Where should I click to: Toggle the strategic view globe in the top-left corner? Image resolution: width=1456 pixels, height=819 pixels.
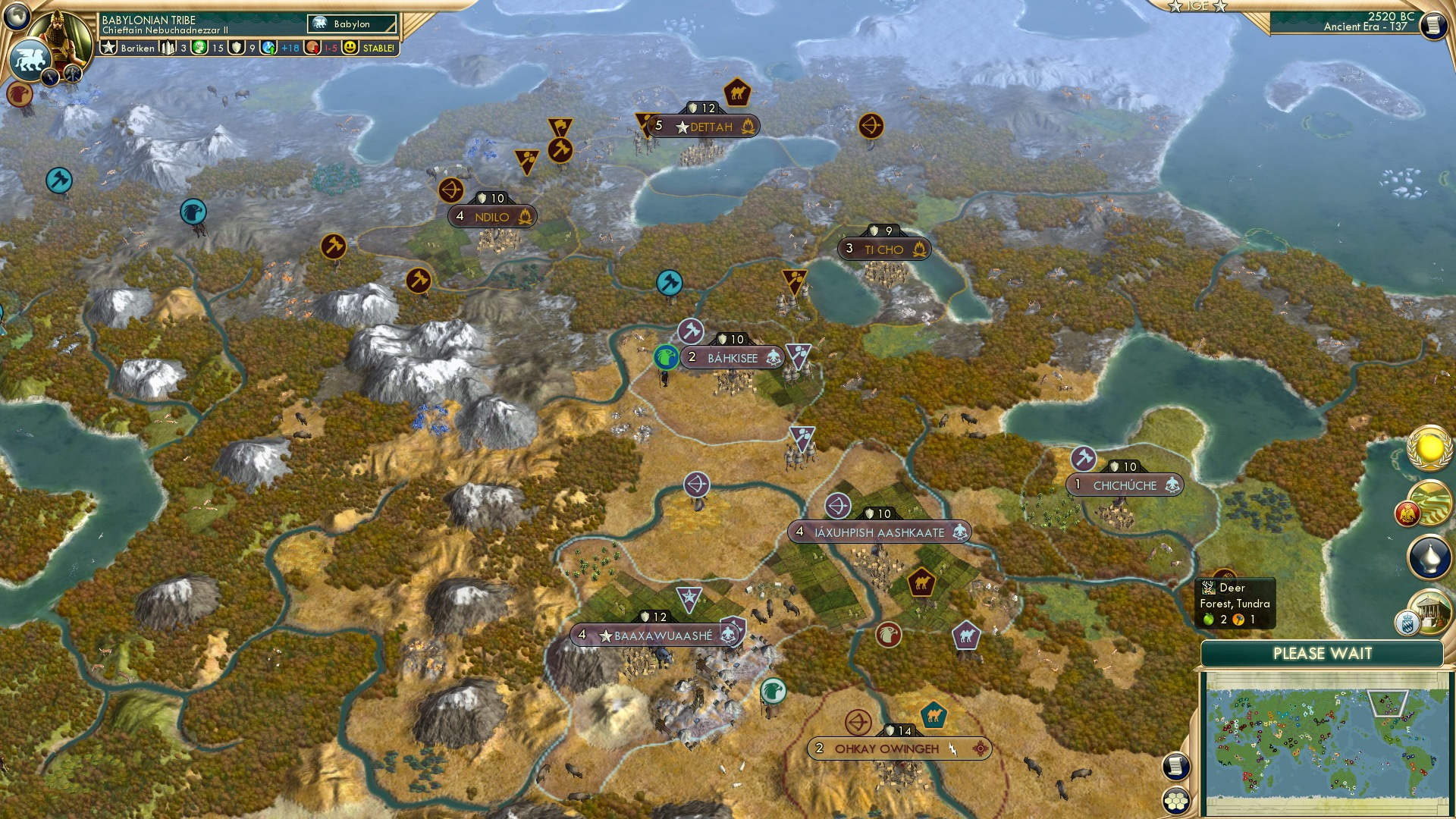click(18, 17)
